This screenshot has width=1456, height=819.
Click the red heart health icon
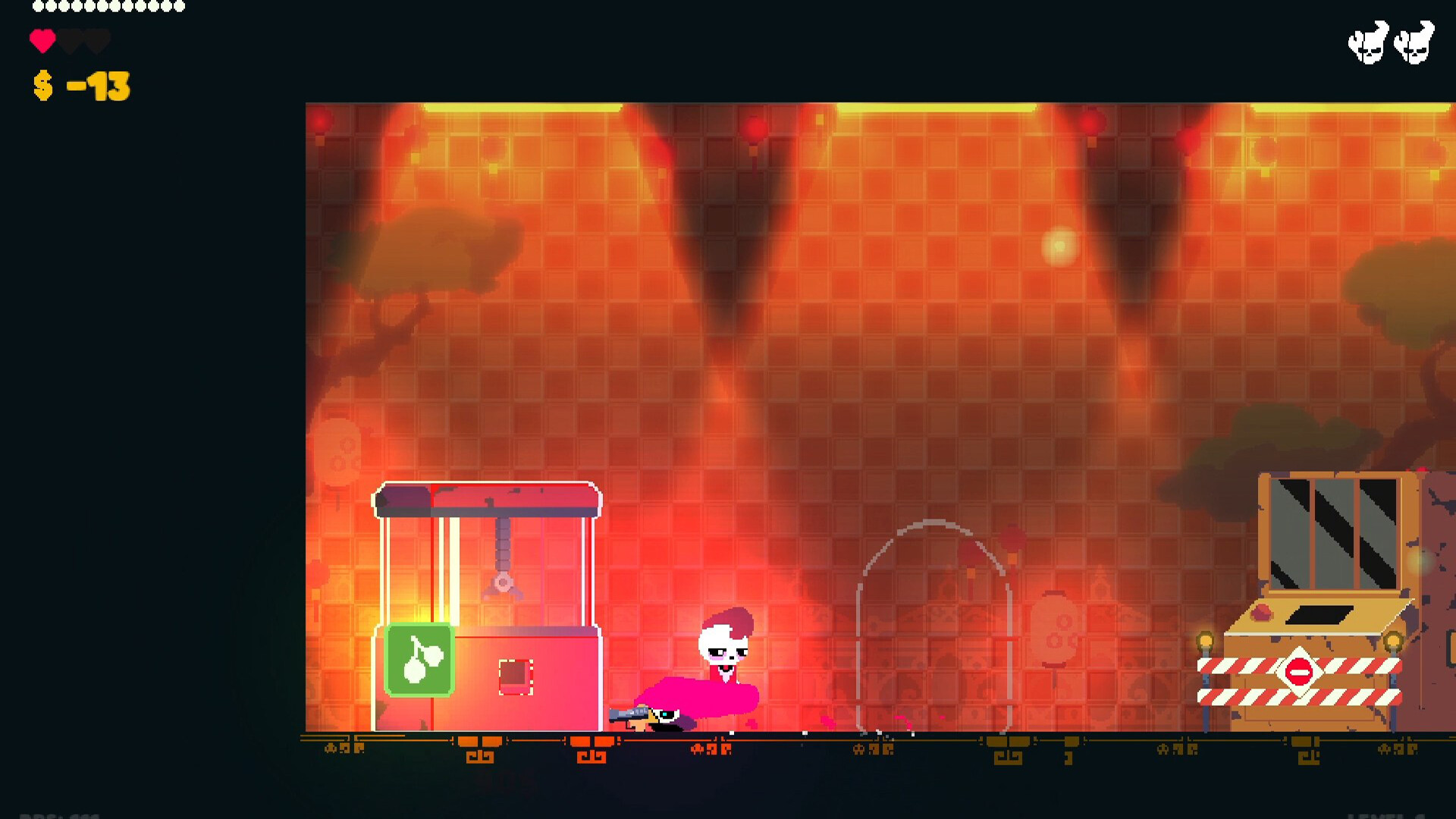coord(42,40)
